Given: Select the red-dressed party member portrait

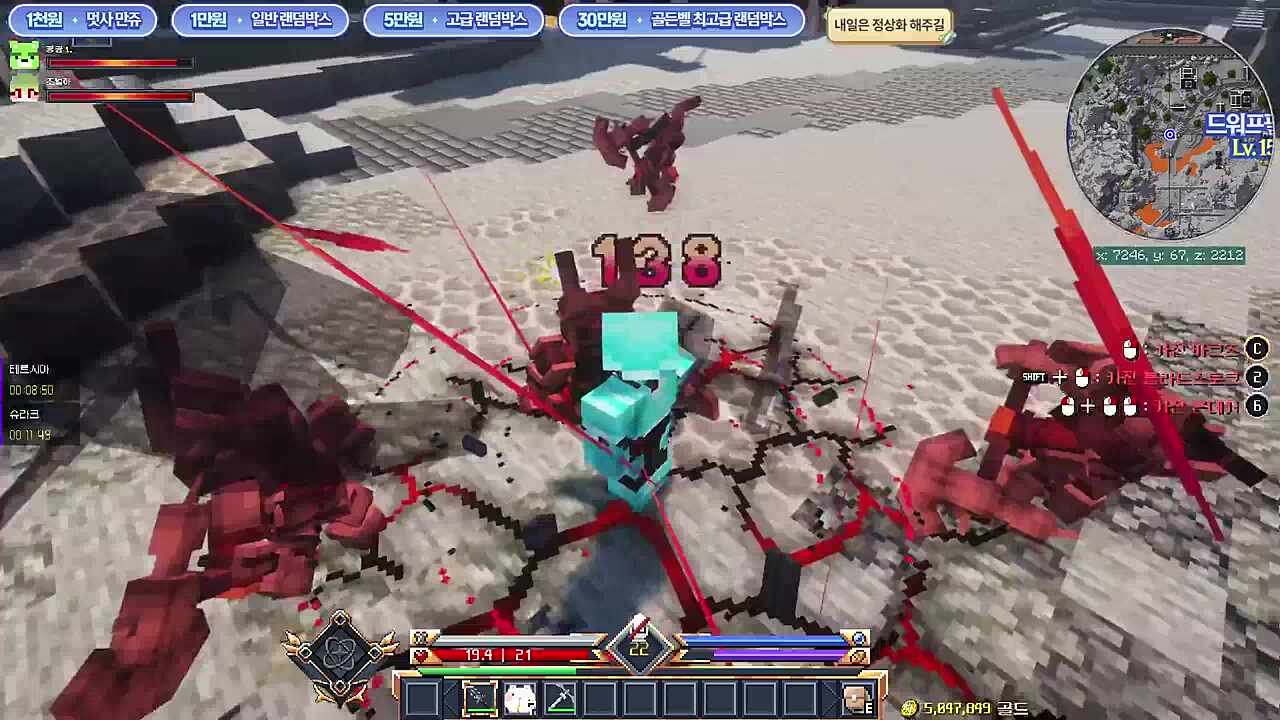Looking at the screenshot, I should [24, 90].
